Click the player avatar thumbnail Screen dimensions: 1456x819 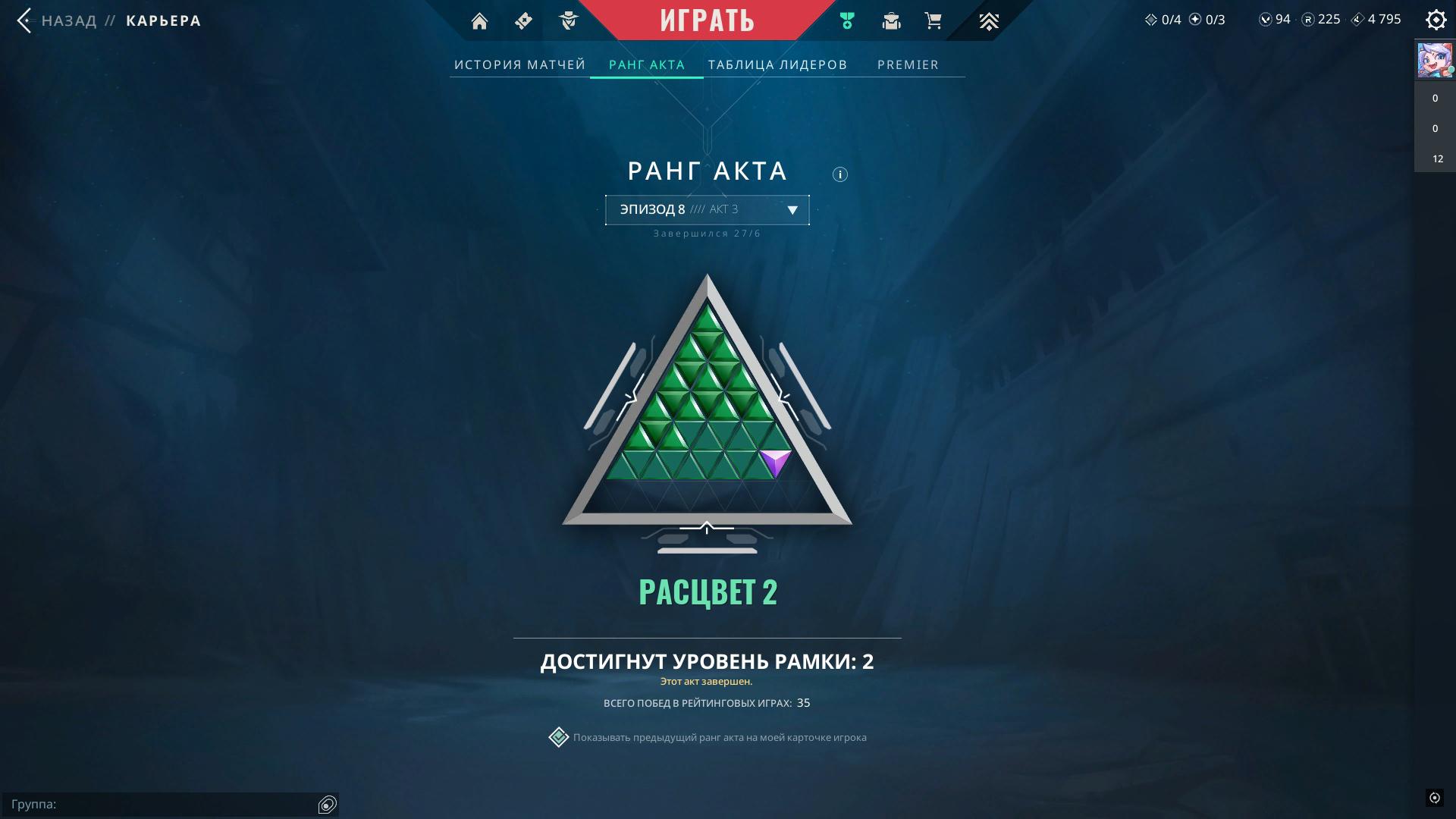[x=1434, y=61]
